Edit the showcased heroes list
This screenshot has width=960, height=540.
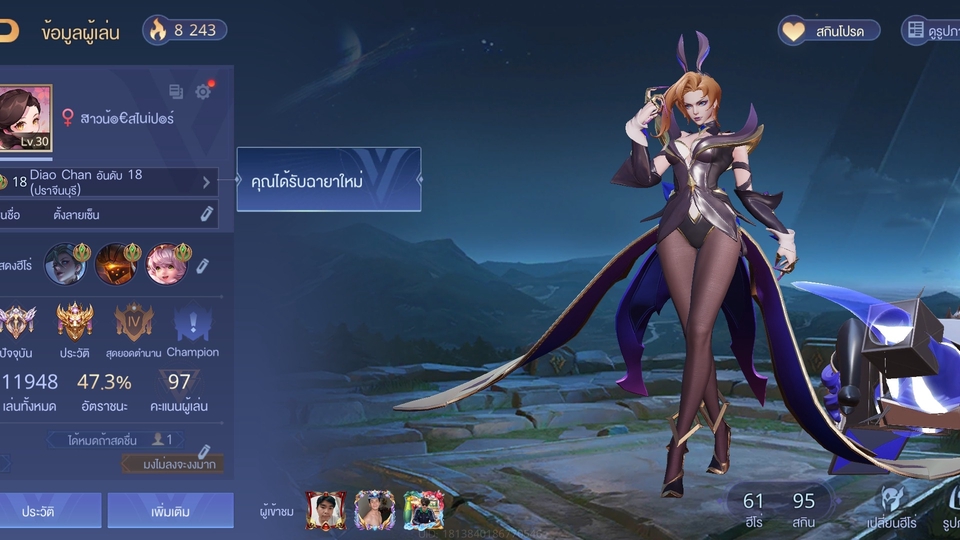point(202,265)
